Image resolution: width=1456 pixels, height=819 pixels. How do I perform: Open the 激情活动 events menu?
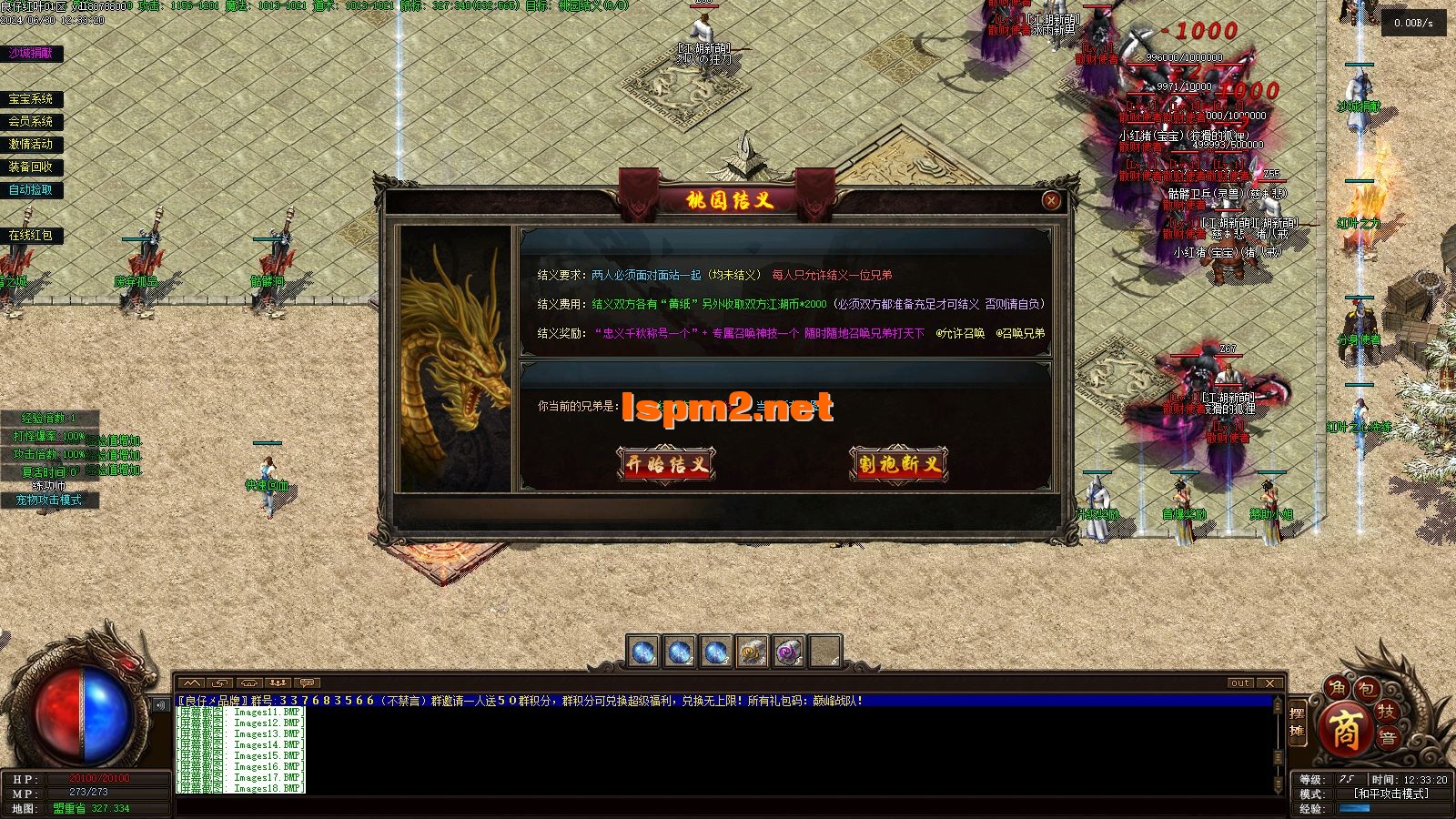[x=31, y=144]
